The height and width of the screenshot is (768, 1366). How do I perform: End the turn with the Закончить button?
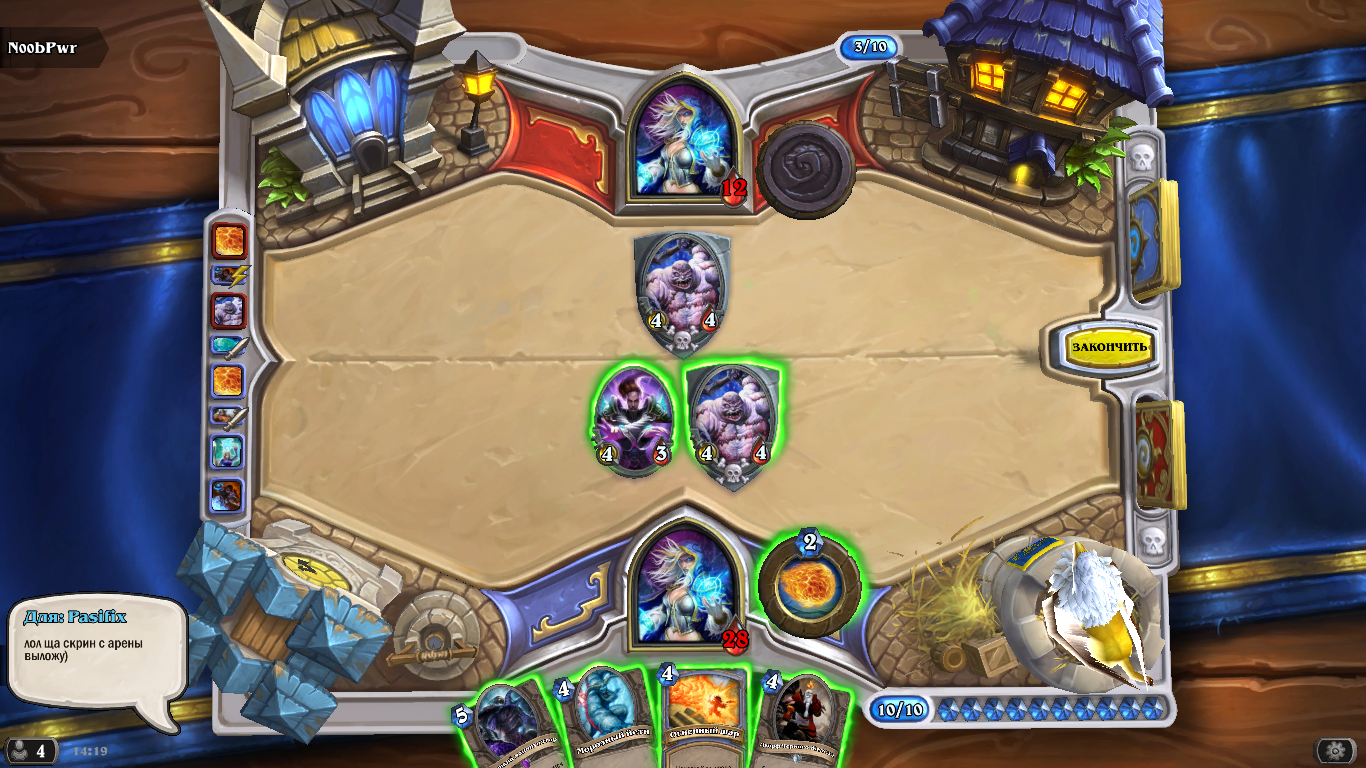[1110, 347]
